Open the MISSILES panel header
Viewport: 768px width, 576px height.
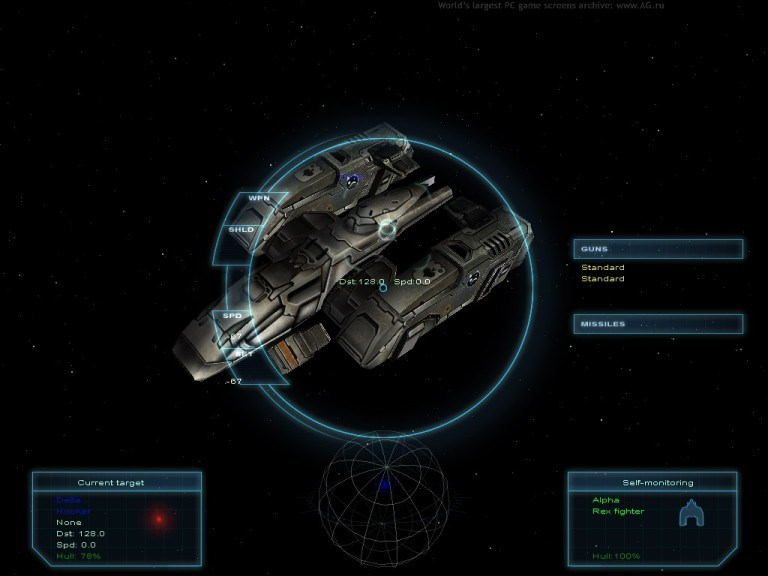[x=657, y=324]
